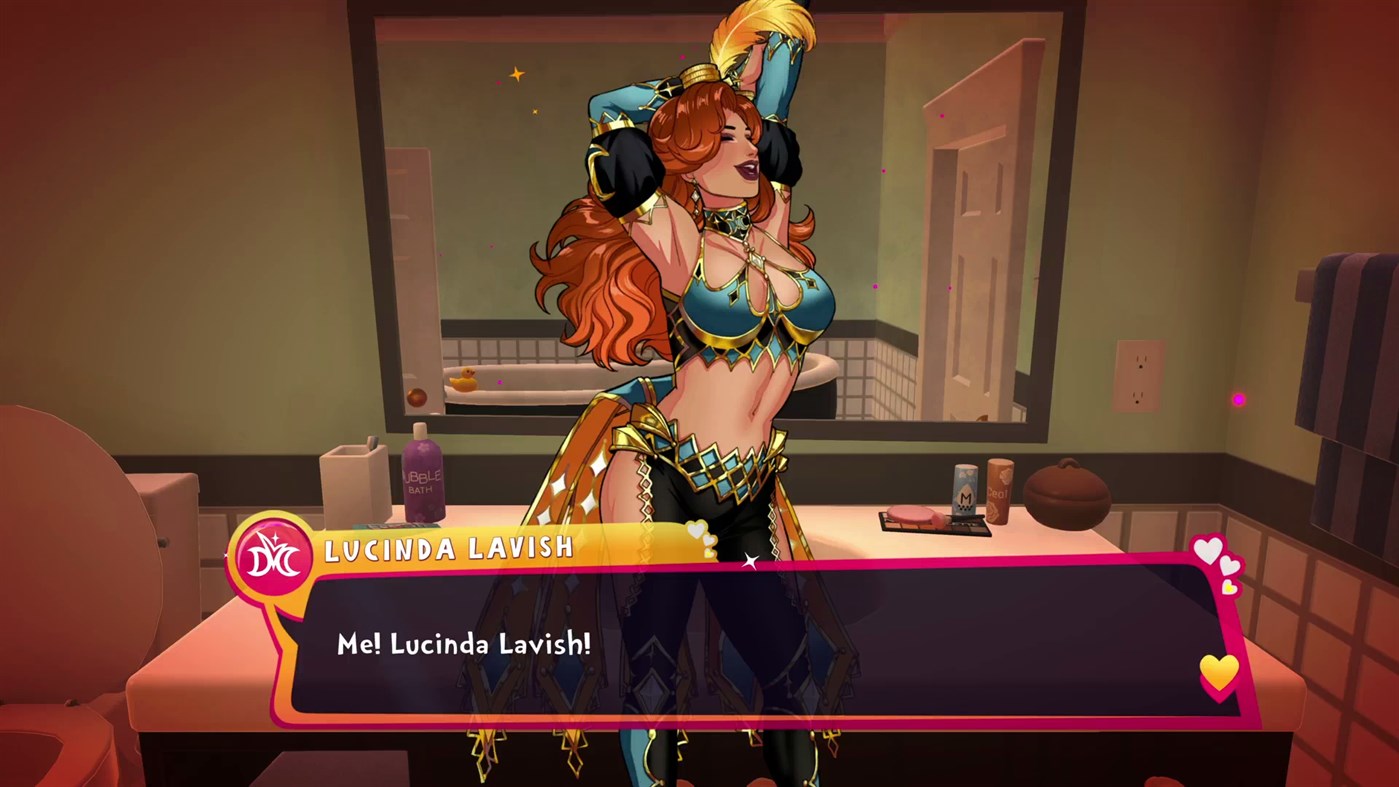Click the large white heart on dialogue corner
The height and width of the screenshot is (787, 1399).
pyautogui.click(x=1208, y=550)
